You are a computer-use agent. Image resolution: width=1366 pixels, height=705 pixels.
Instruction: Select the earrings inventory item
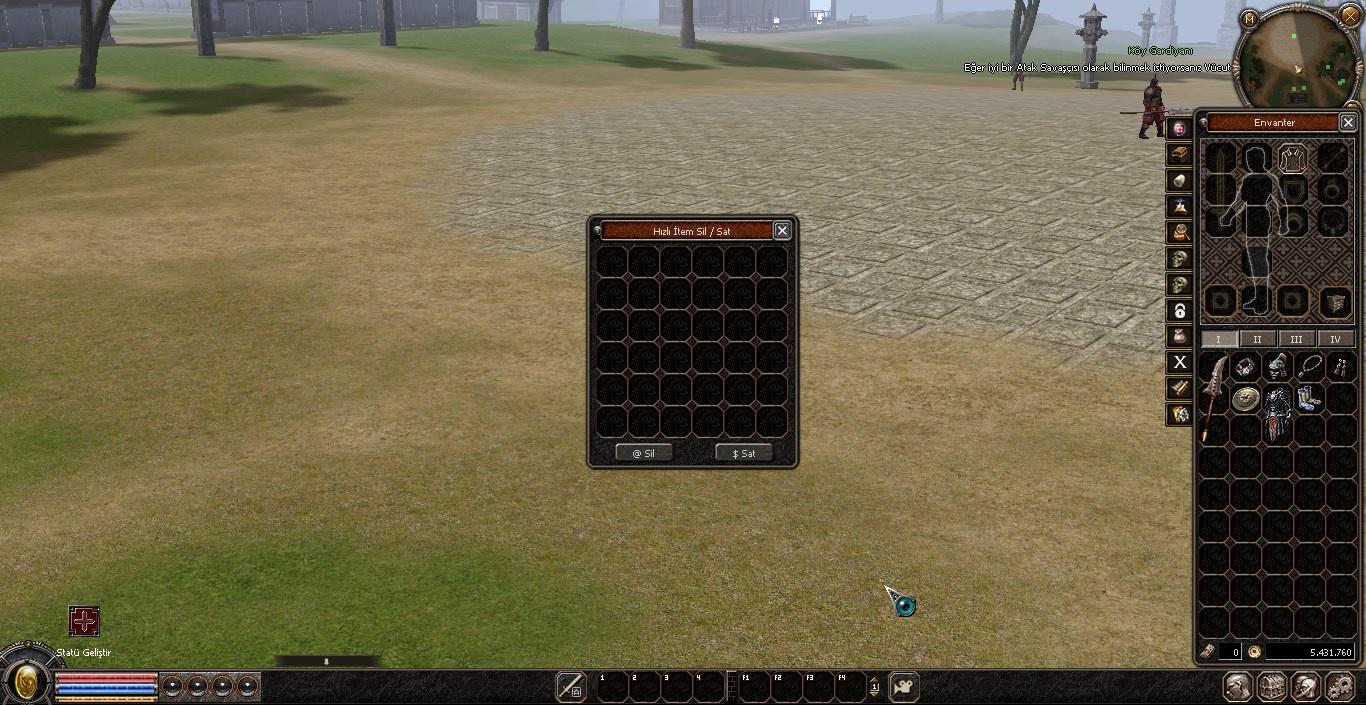1340,367
